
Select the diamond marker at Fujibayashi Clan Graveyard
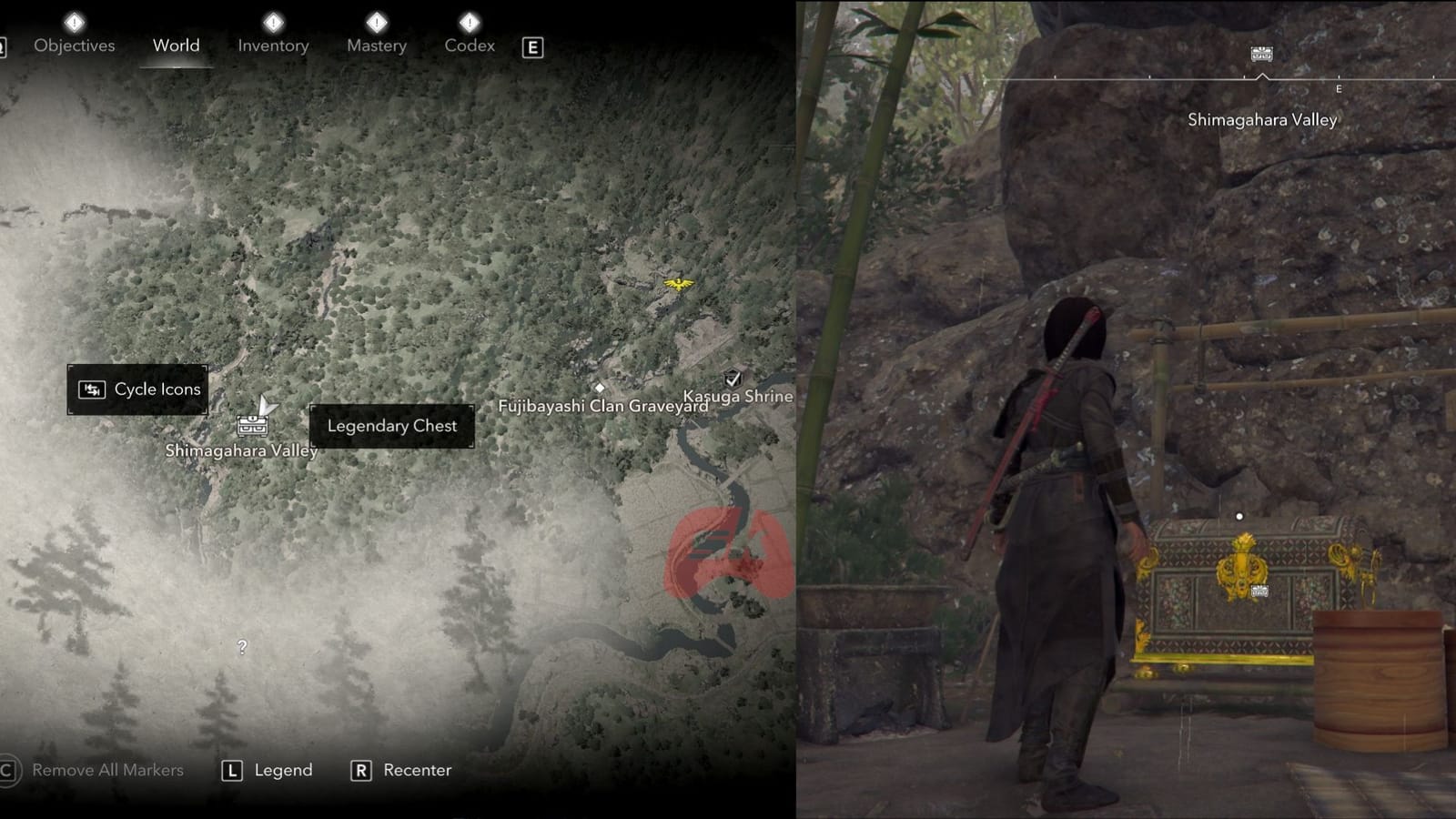601,388
